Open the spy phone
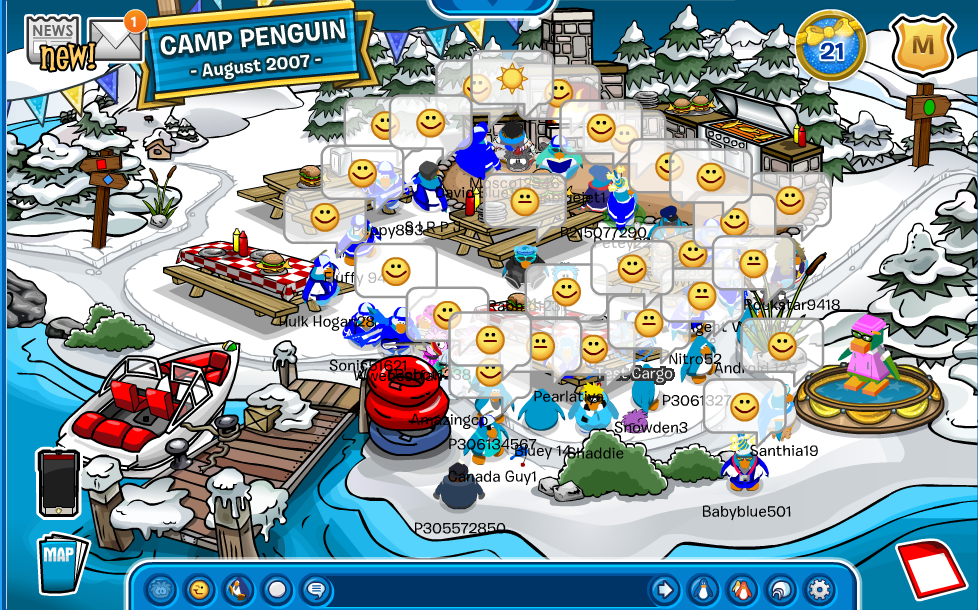978x610 pixels. [58, 483]
